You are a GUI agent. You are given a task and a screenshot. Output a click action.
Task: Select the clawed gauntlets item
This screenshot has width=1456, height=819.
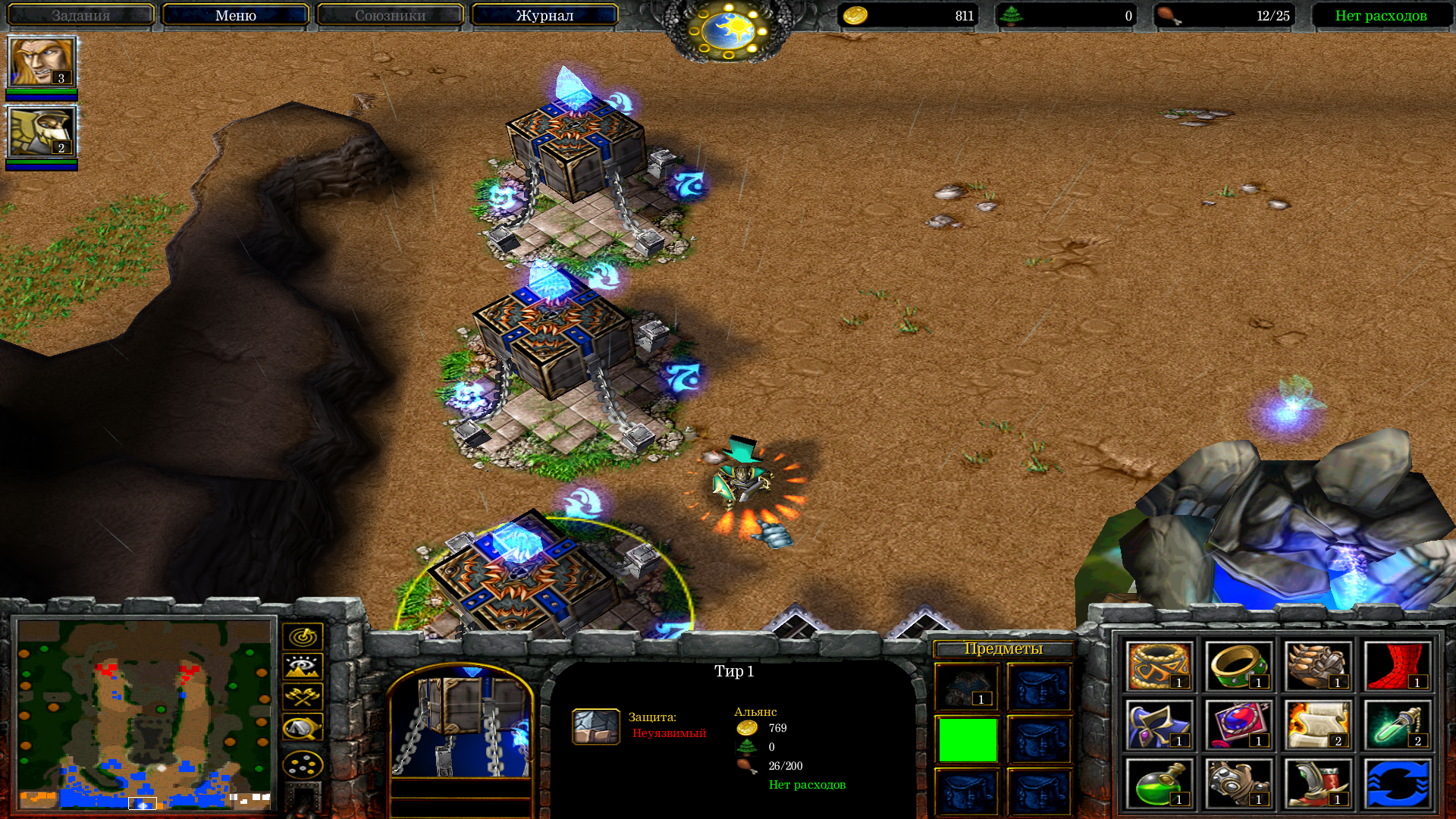[x=1318, y=667]
